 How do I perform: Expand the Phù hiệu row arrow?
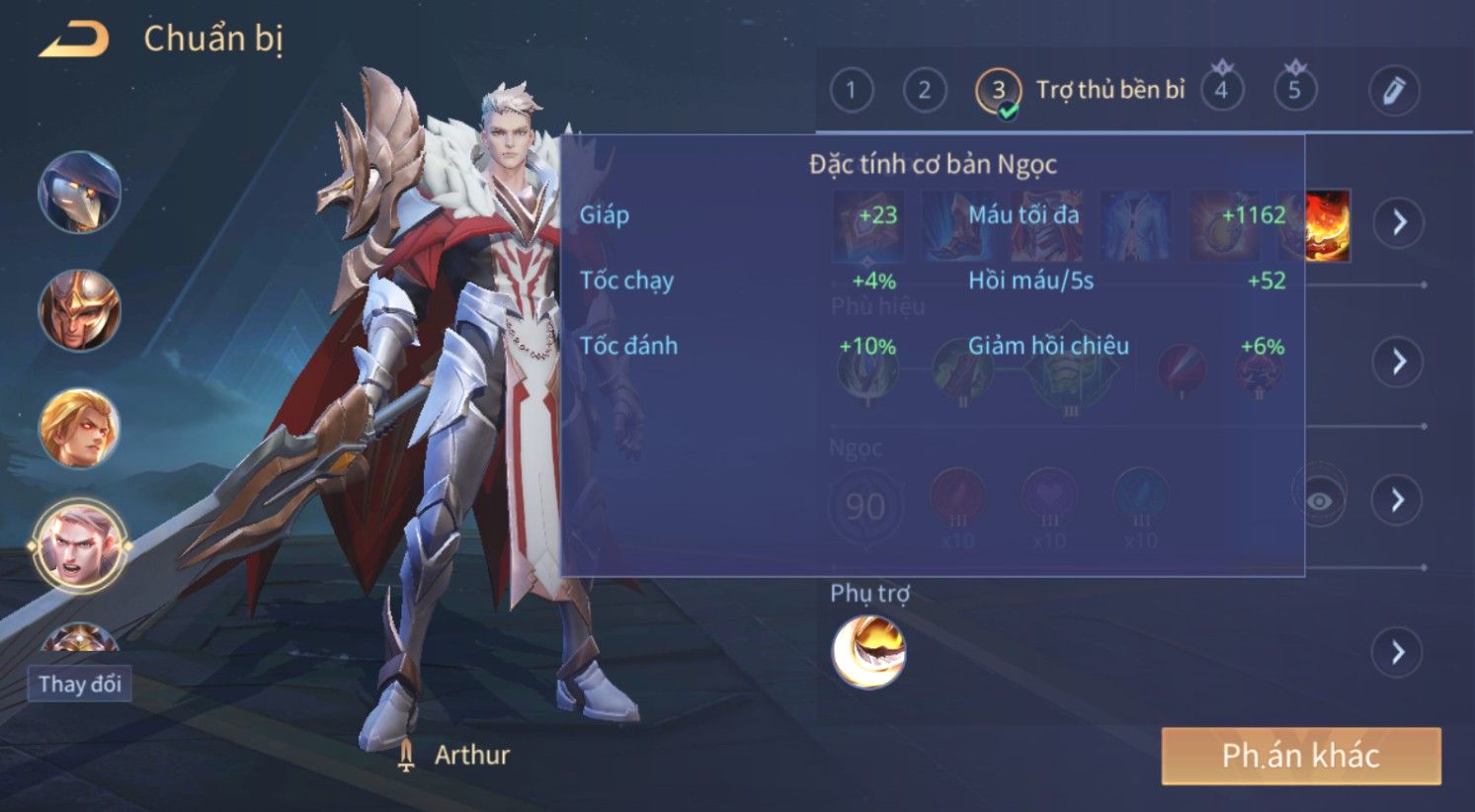(x=1398, y=361)
